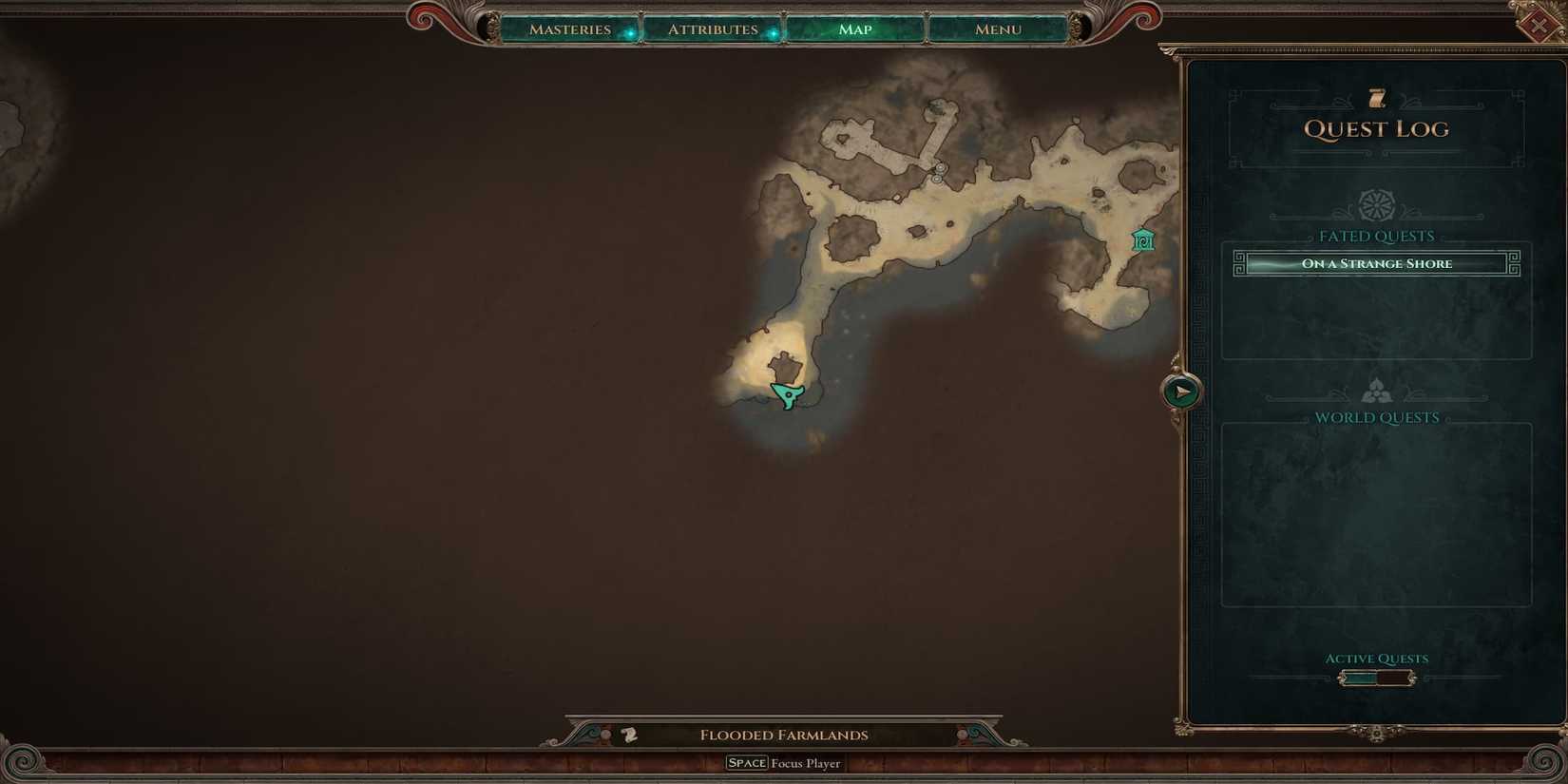
Task: Select the On a Strange Shore quest entry
Action: point(1374,263)
